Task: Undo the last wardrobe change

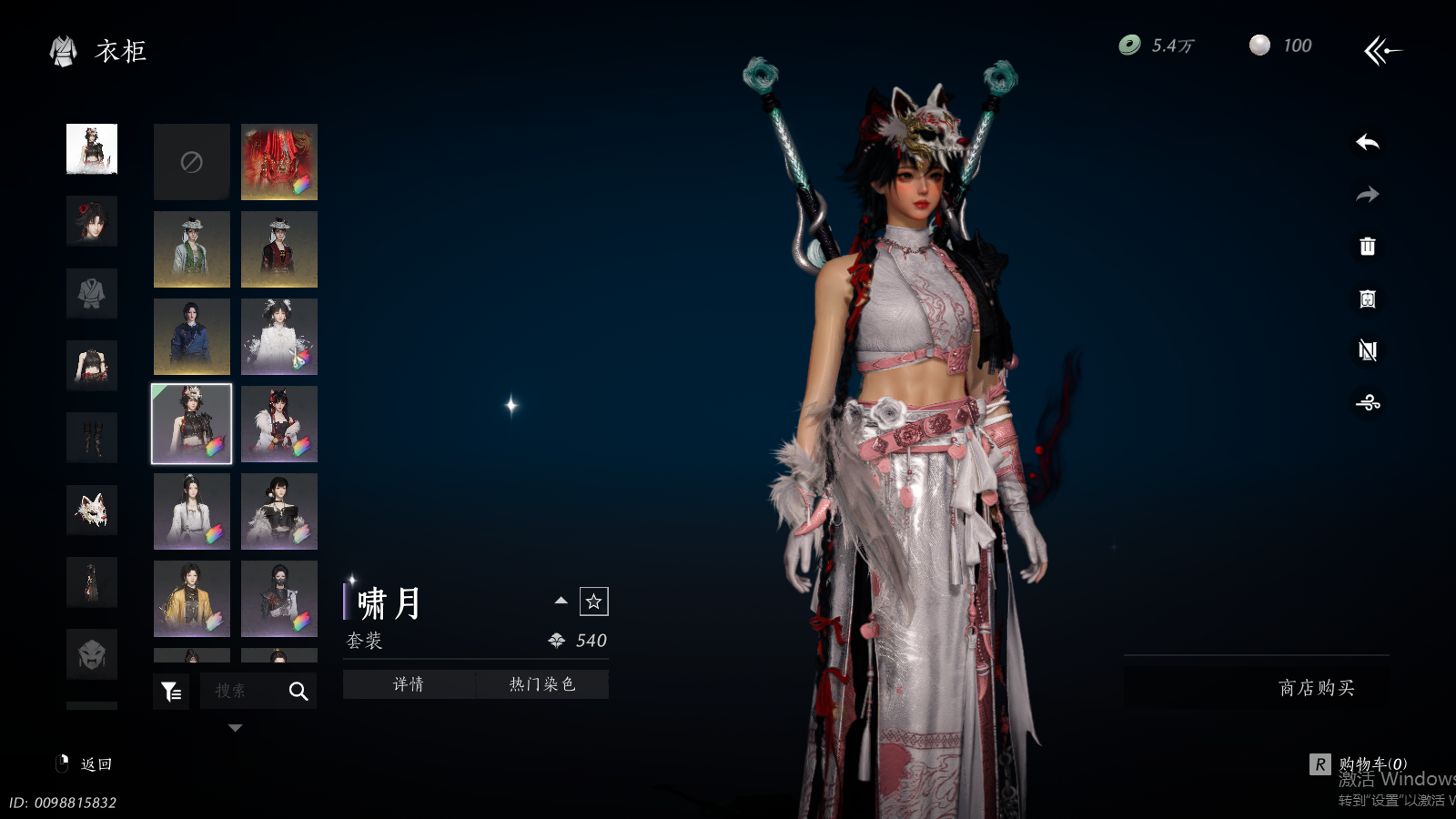Action: click(x=1367, y=143)
